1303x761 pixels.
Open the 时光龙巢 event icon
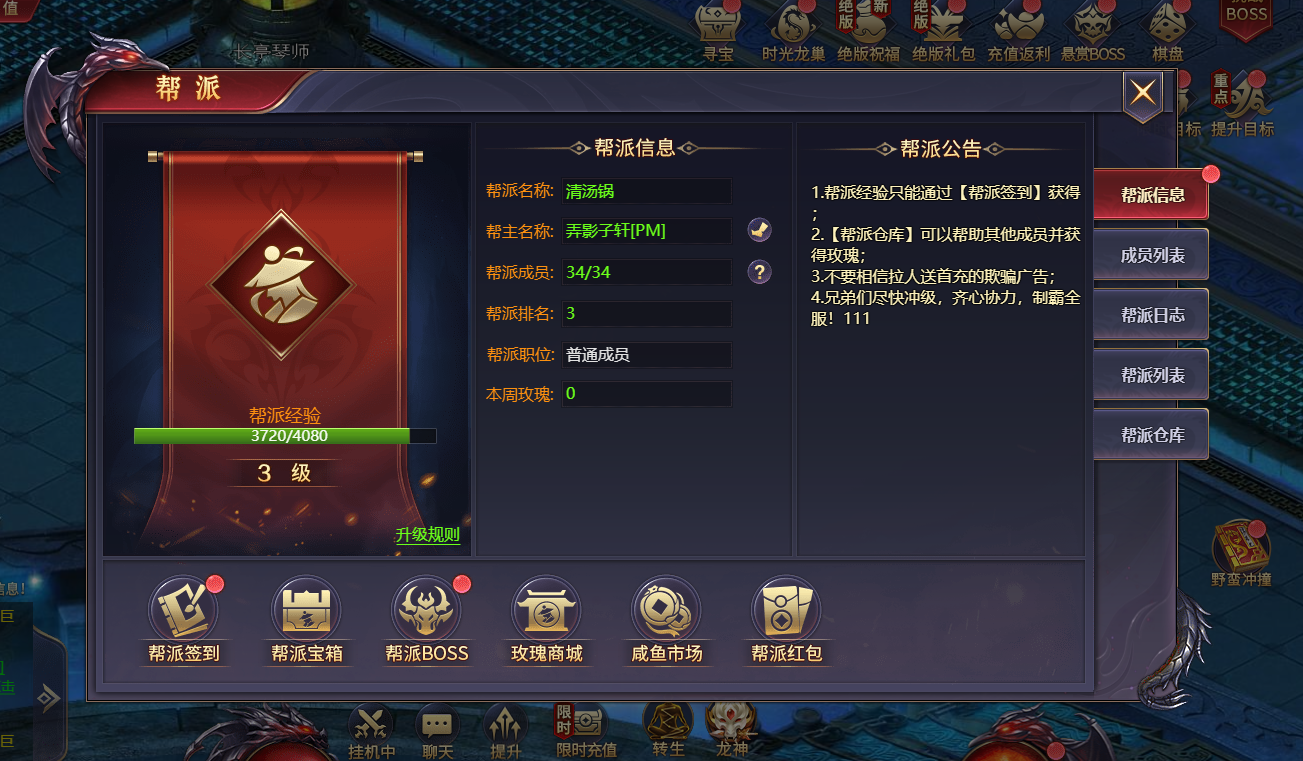click(x=793, y=30)
